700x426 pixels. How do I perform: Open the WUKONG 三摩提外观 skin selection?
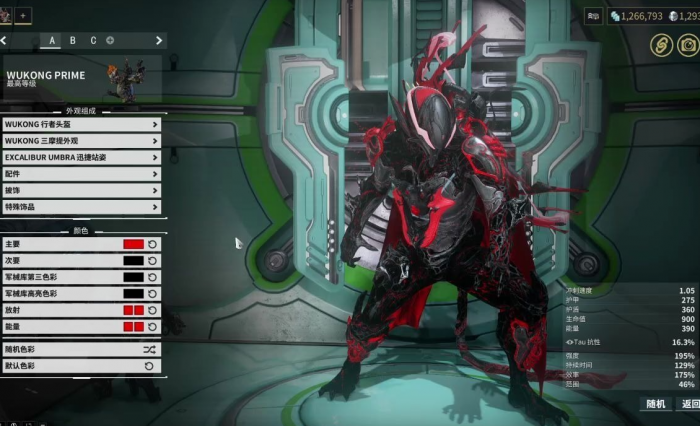click(x=81, y=141)
